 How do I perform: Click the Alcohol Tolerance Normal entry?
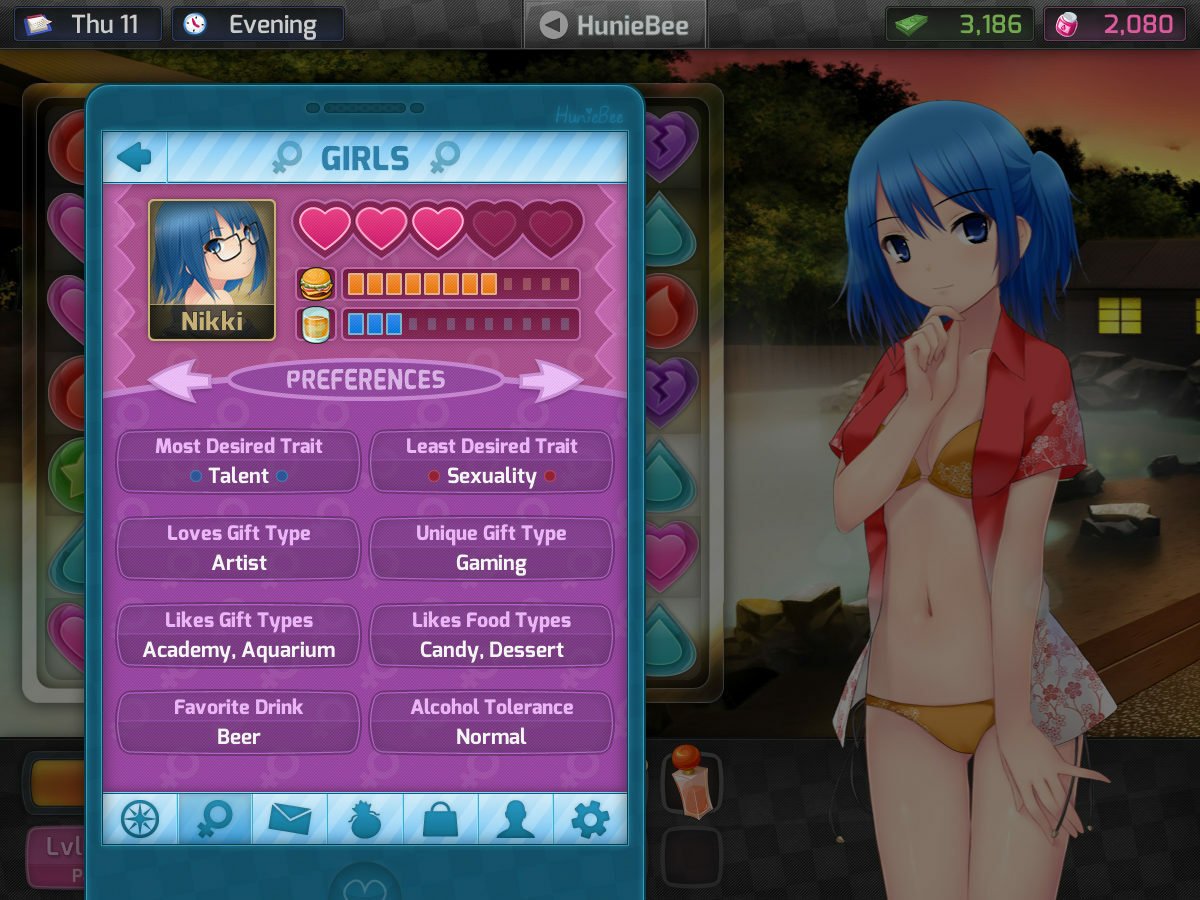491,722
